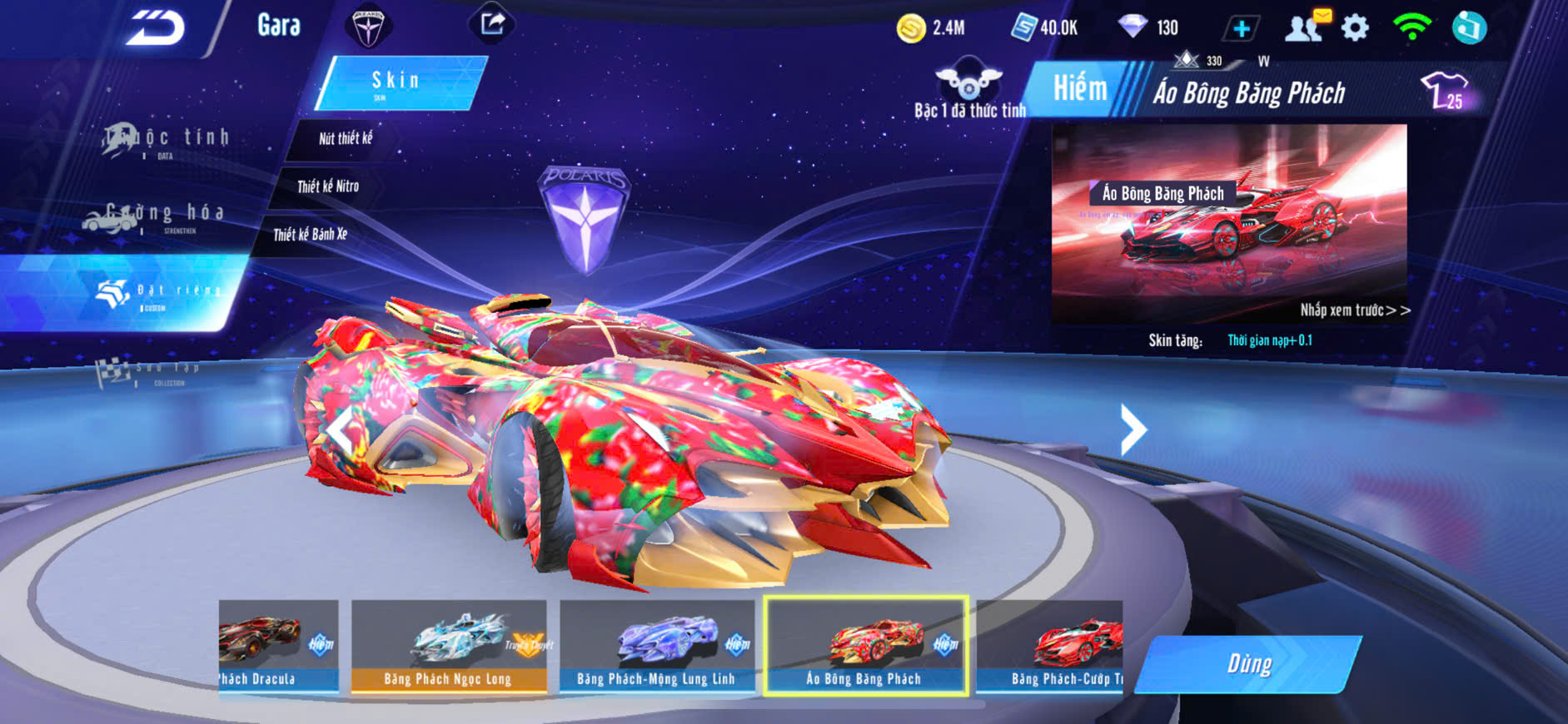Add more diamonds with plus button
The height and width of the screenshot is (724, 1568).
tap(1241, 29)
